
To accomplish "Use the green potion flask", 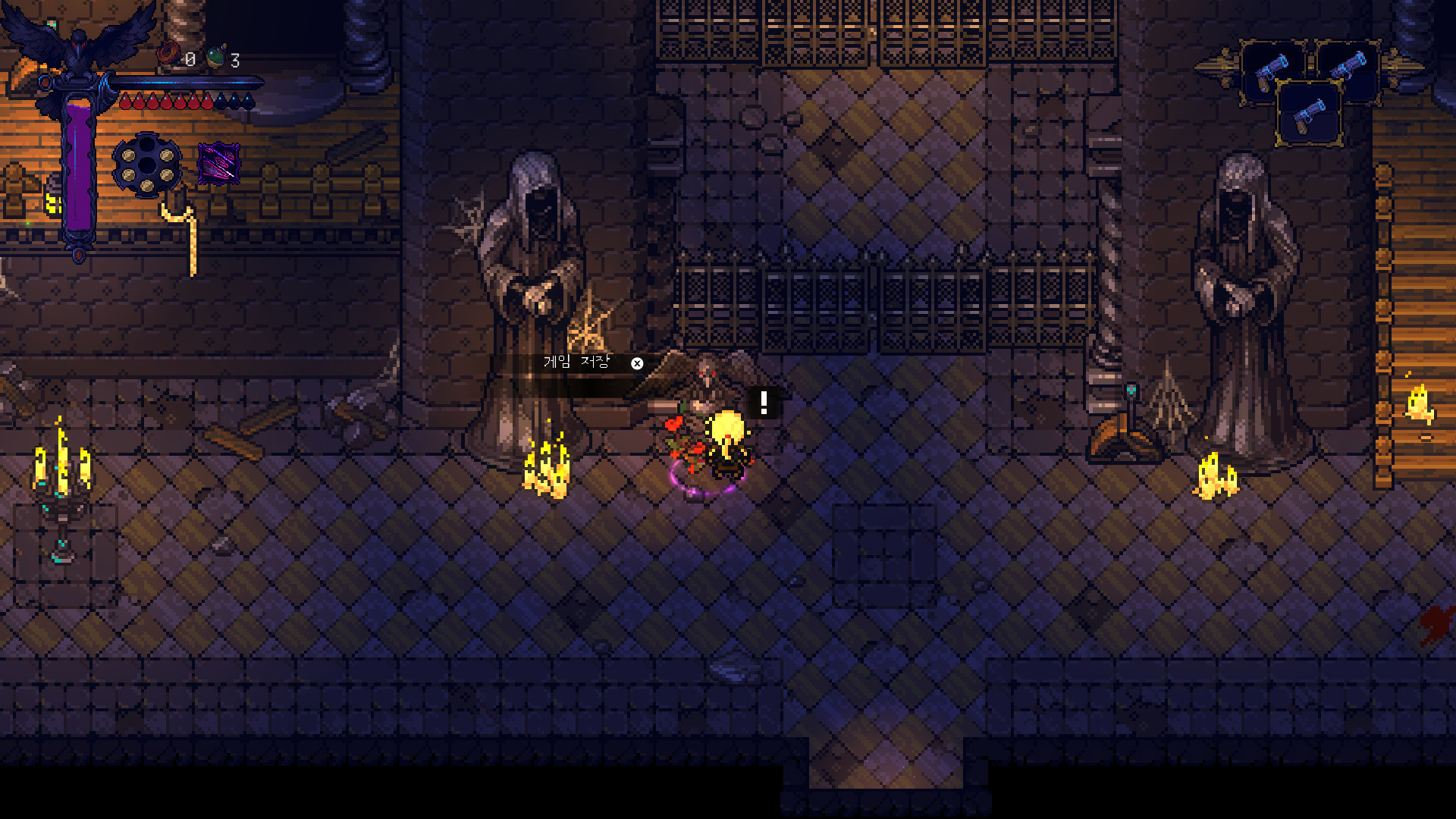I will (217, 57).
